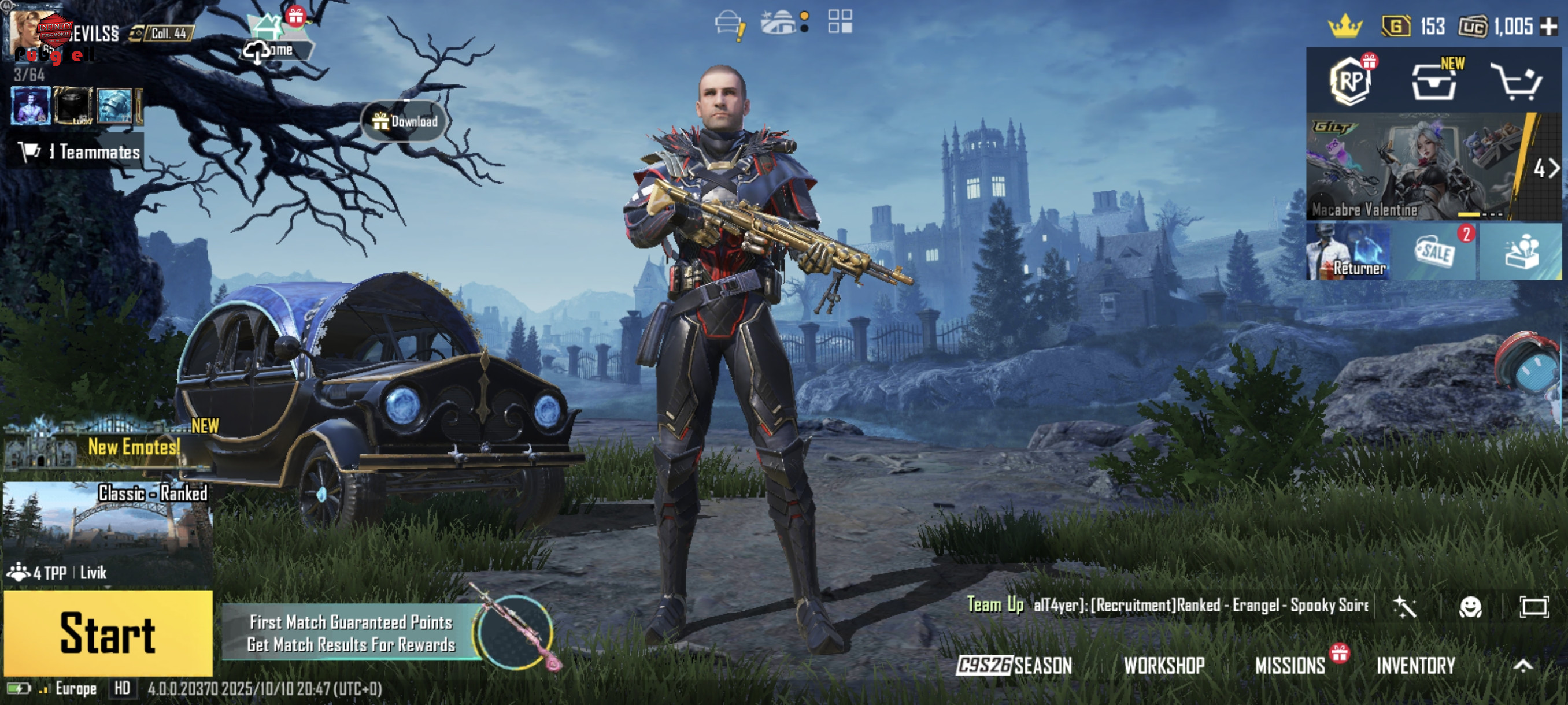Tap the yellow Start button
Image resolution: width=1568 pixels, height=705 pixels.
point(108,633)
